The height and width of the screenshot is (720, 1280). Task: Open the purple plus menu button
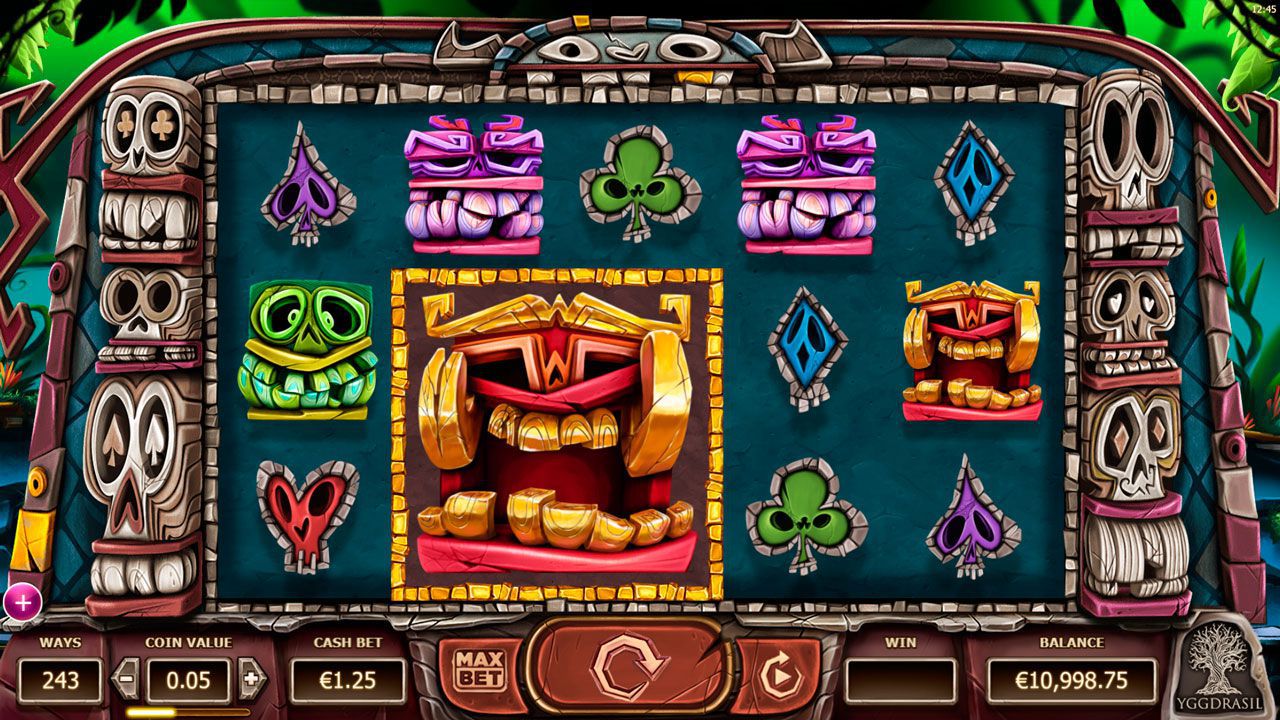[x=22, y=602]
